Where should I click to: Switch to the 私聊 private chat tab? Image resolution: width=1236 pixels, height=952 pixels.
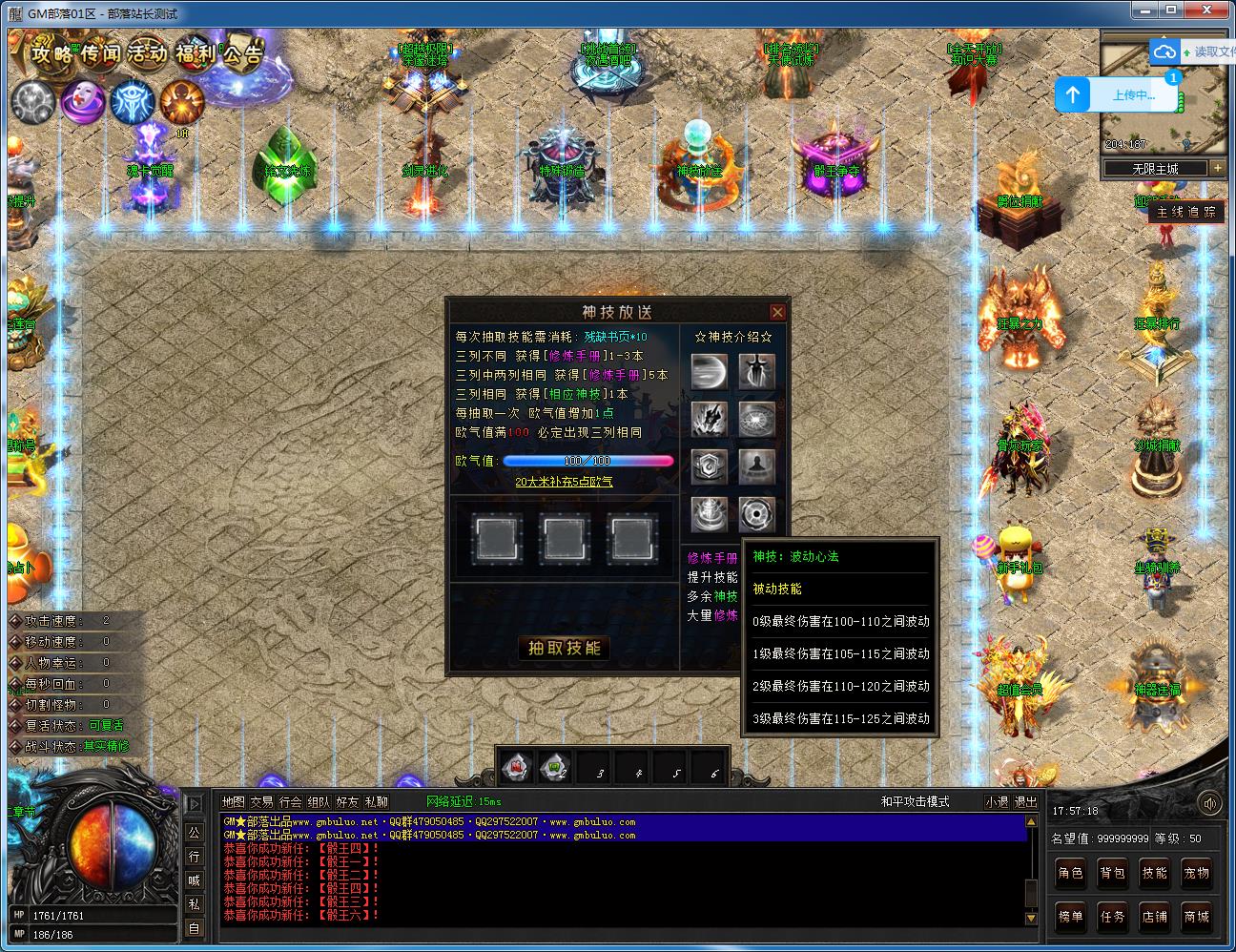tap(376, 802)
